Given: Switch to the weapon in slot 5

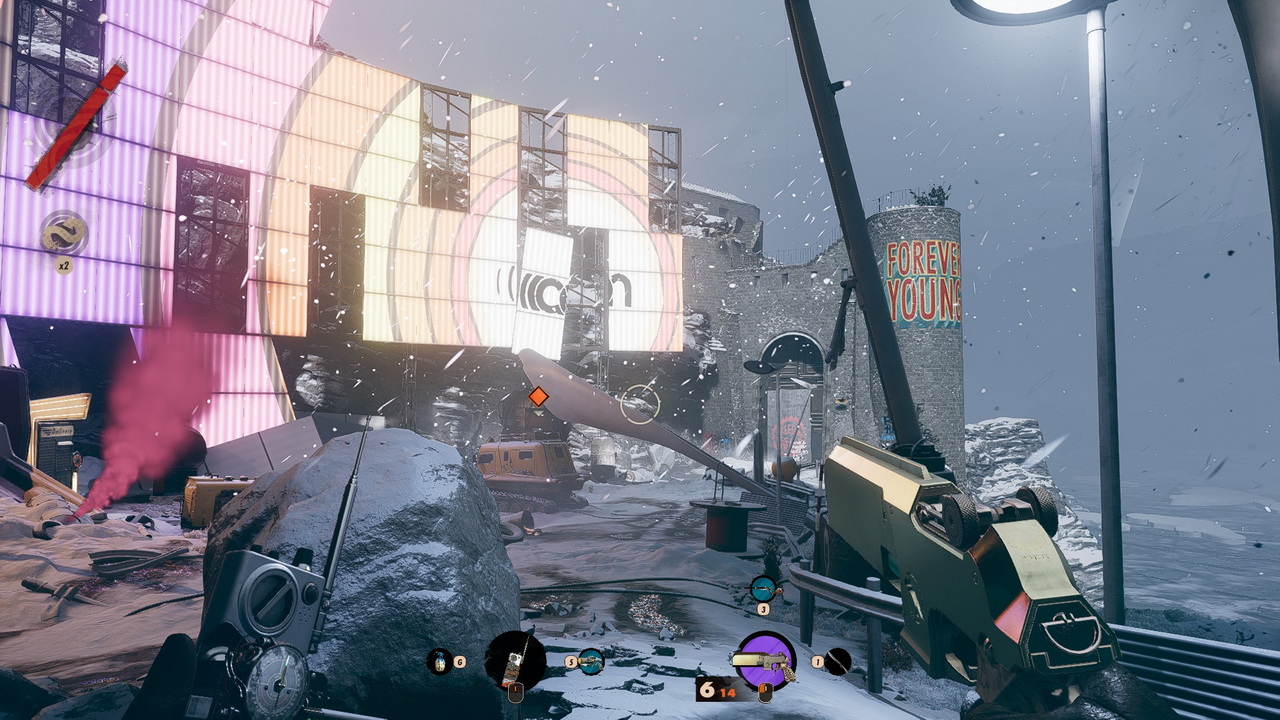Looking at the screenshot, I should click(x=591, y=660).
